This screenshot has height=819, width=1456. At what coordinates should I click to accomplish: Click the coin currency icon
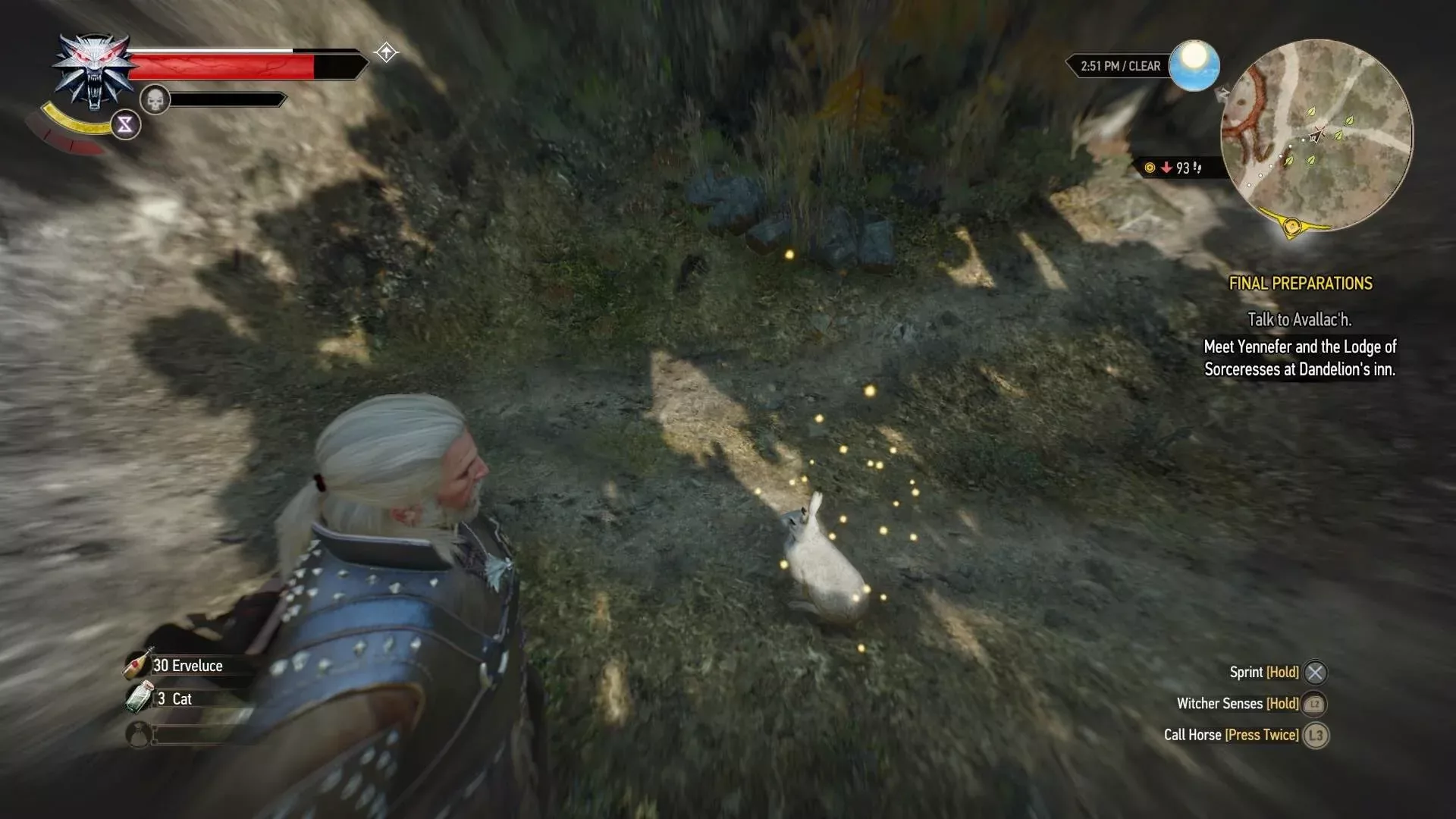(1148, 168)
